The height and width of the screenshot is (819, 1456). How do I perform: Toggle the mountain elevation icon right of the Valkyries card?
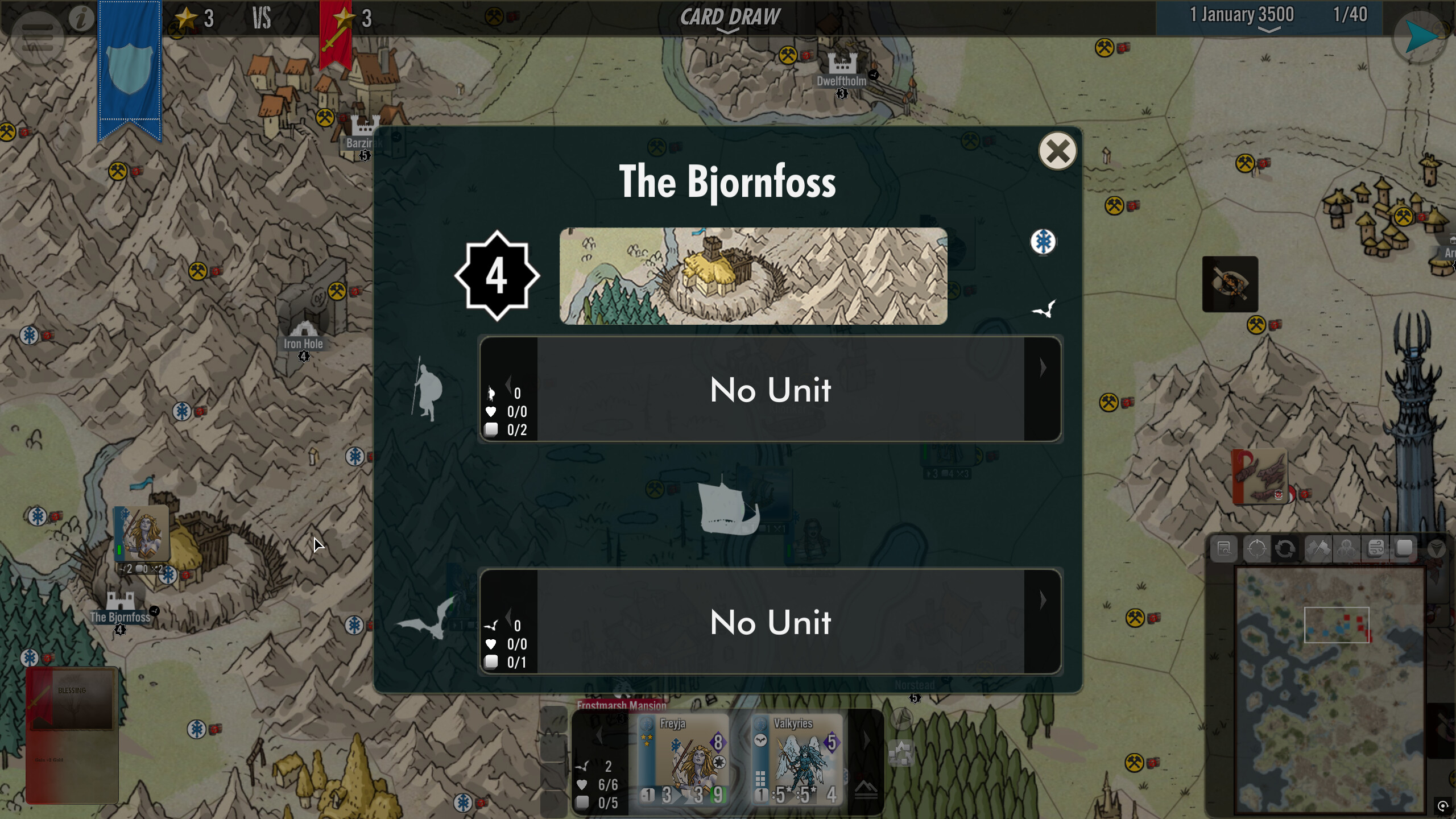[866, 791]
